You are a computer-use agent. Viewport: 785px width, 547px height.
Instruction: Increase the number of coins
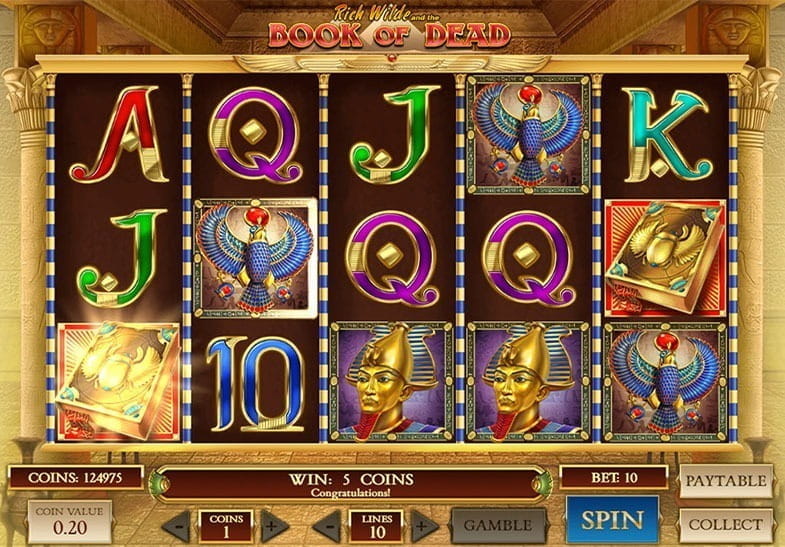[273, 525]
